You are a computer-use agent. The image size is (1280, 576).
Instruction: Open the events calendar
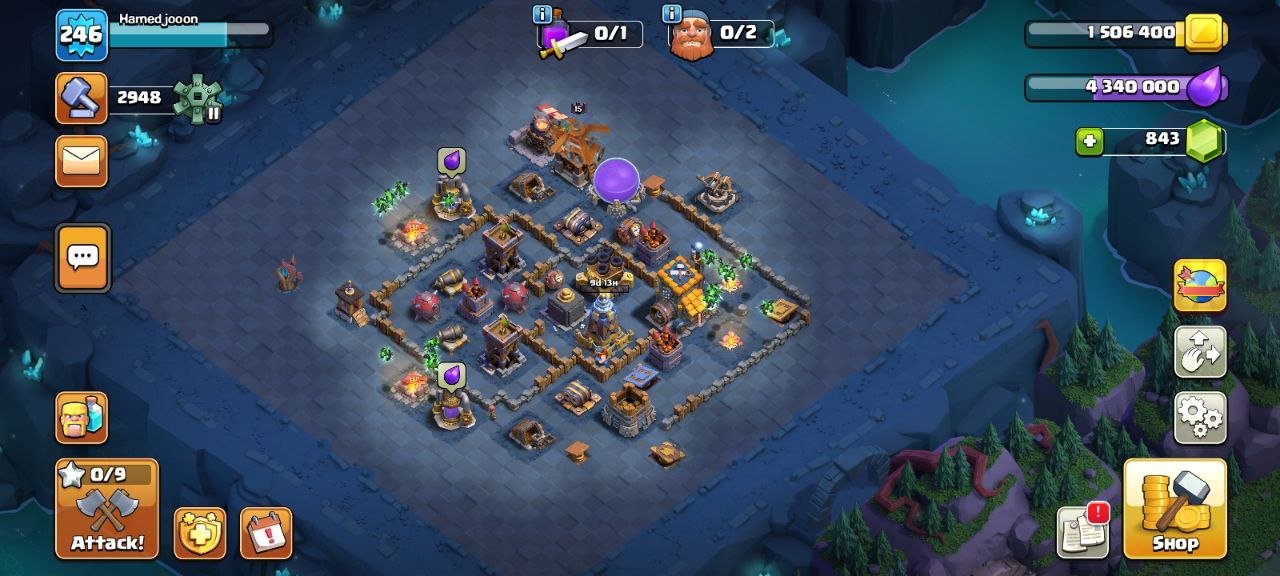pyautogui.click(x=266, y=533)
